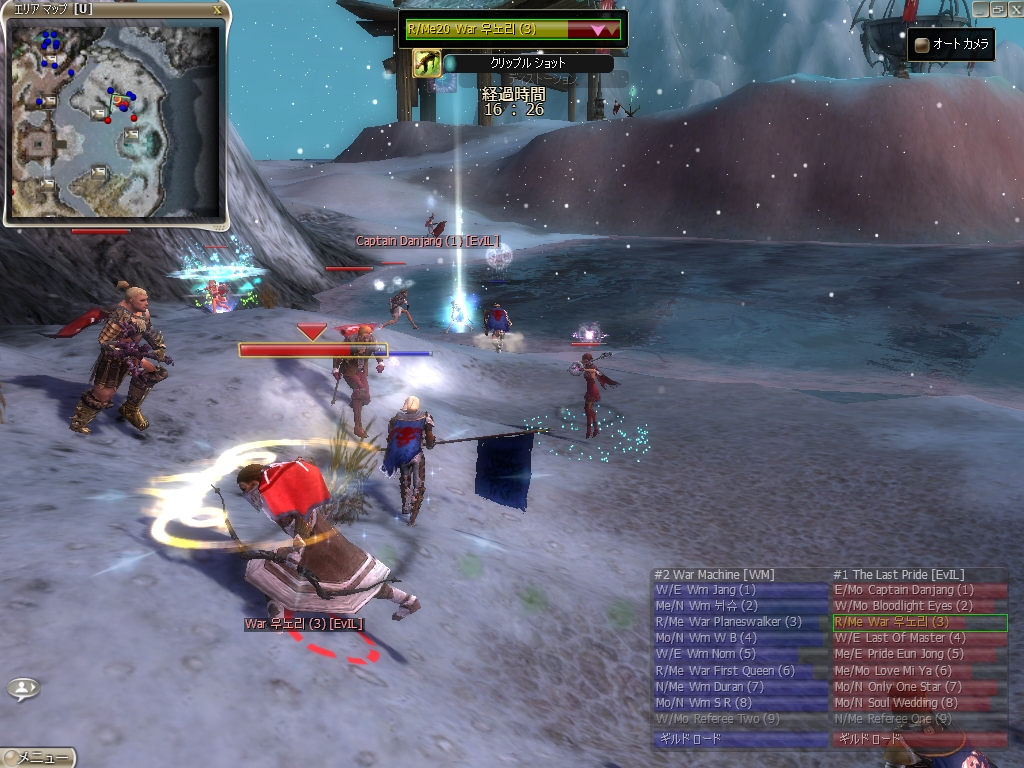Close the area map window
This screenshot has width=1024, height=768.
(217, 9)
